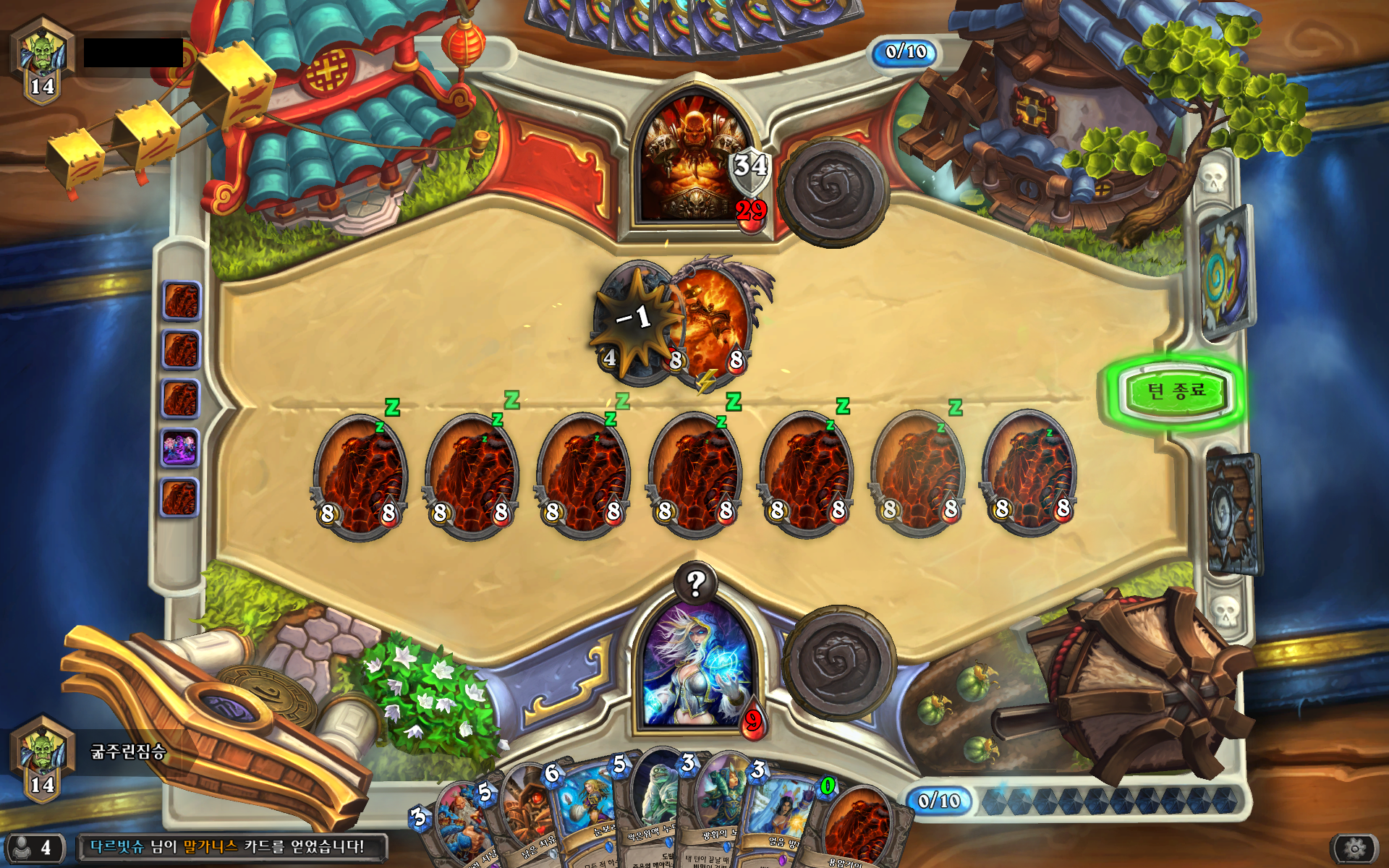Open the purple mages tile in play history

pos(180,448)
